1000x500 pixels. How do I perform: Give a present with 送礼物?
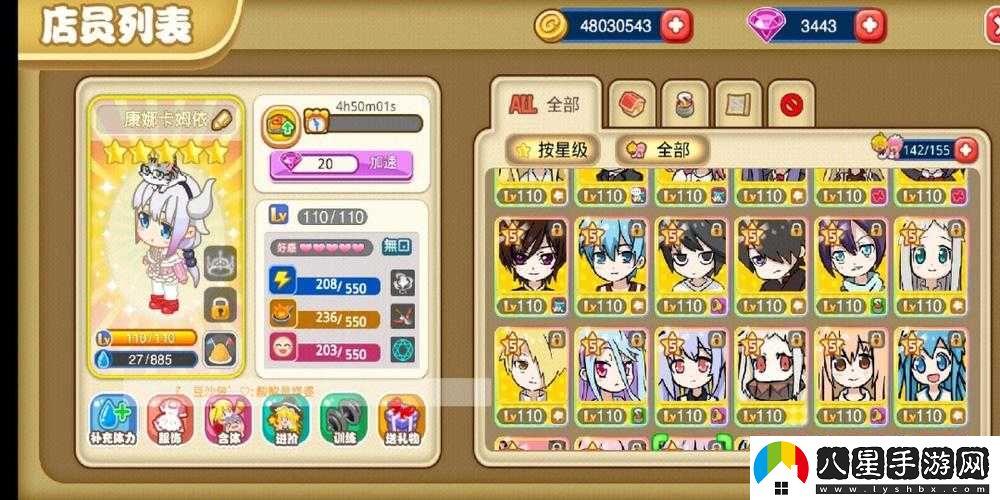401,419
